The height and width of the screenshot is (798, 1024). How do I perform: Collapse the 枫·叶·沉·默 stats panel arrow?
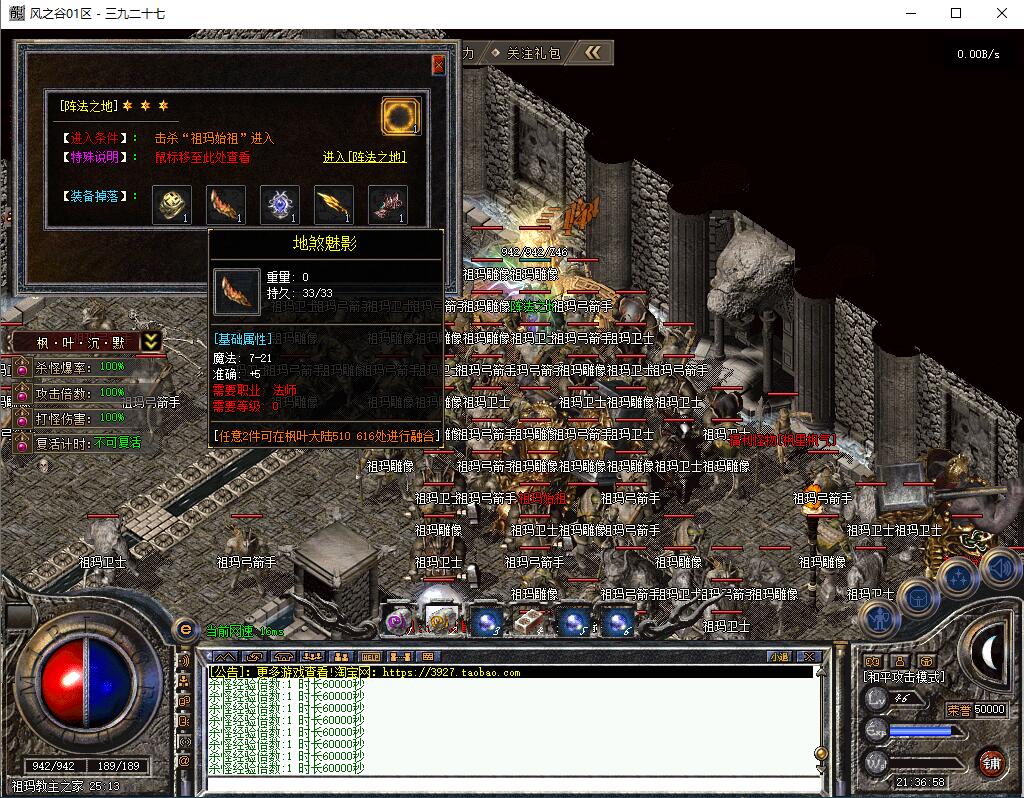click(150, 341)
